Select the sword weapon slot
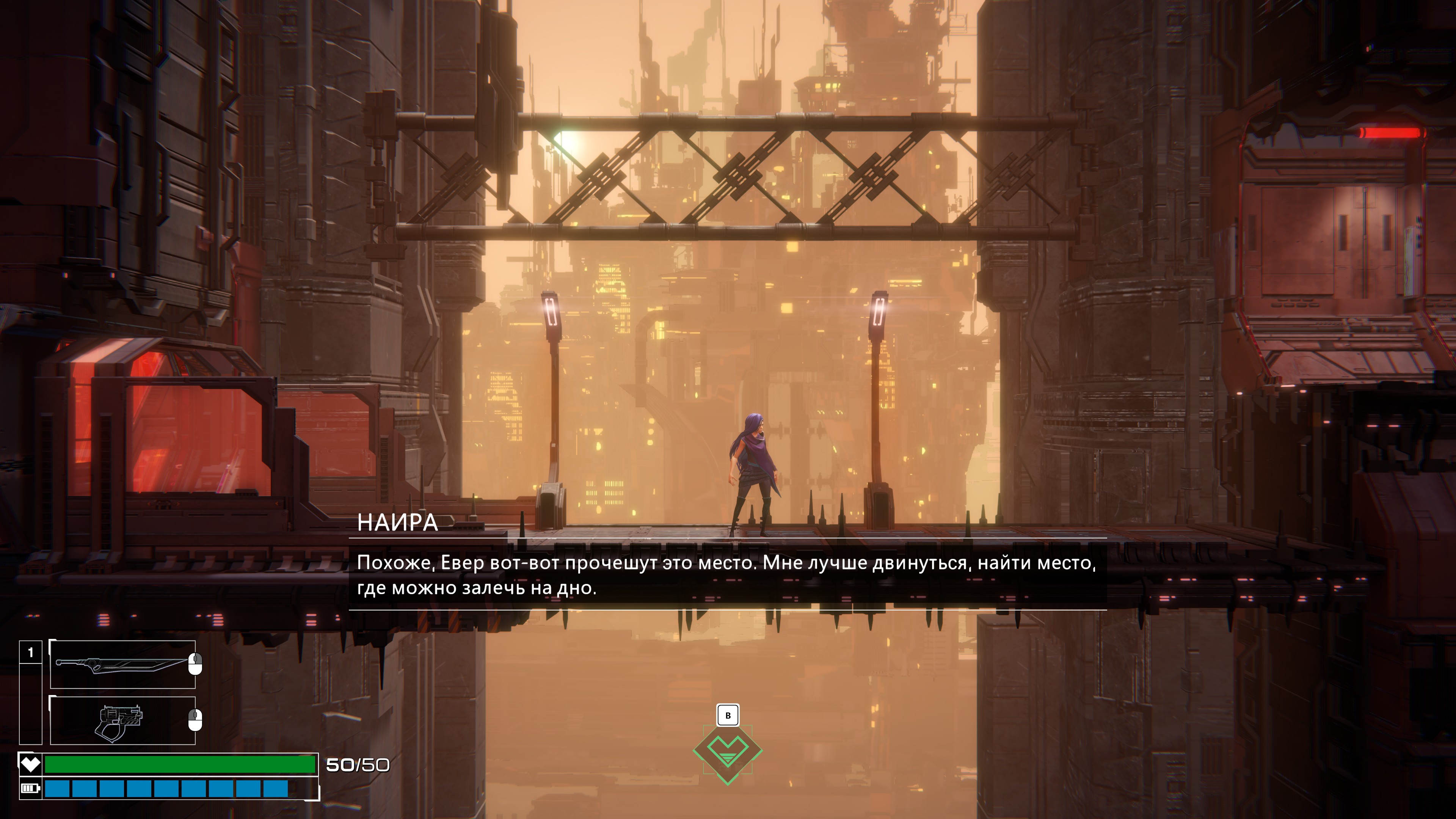The image size is (1456, 819). pyautogui.click(x=122, y=664)
